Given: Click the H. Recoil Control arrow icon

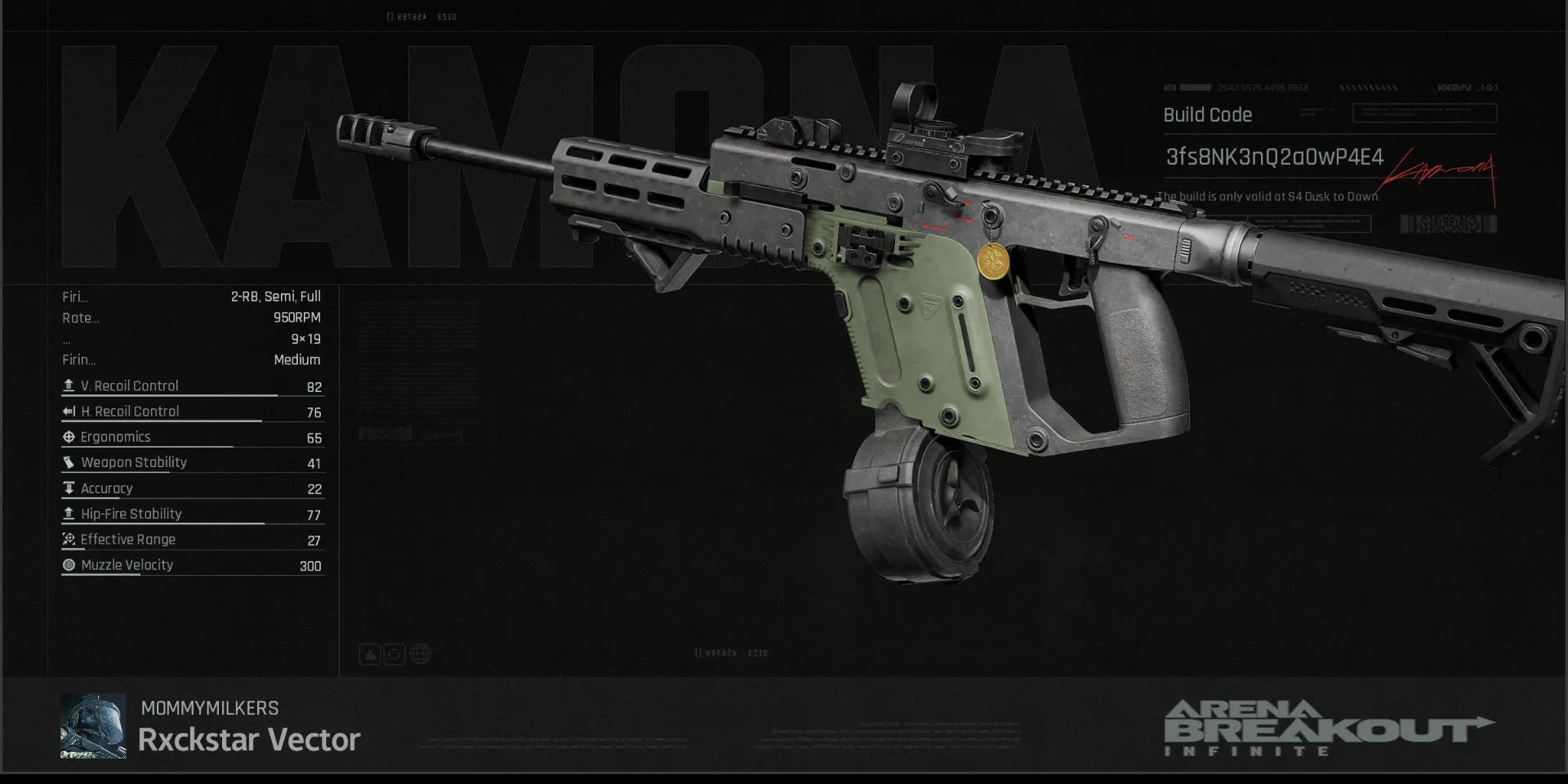Looking at the screenshot, I should coord(69,411).
